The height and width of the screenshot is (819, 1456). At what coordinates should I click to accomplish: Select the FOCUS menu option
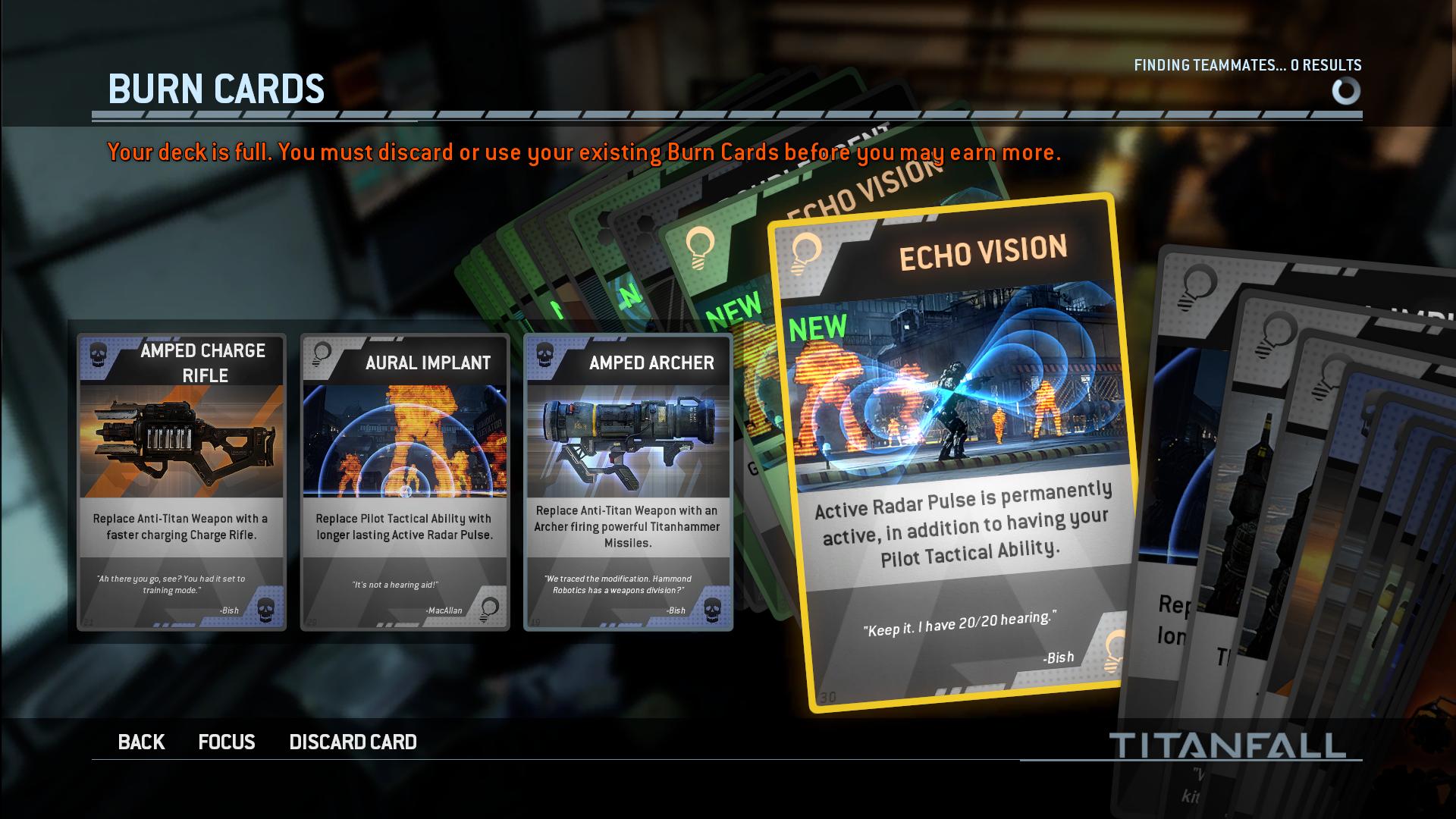(x=227, y=742)
